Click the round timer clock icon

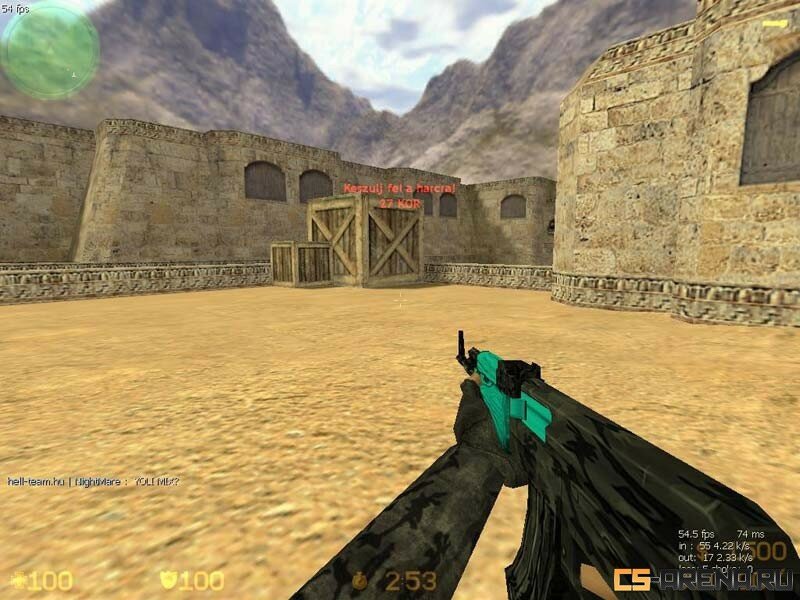click(361, 580)
